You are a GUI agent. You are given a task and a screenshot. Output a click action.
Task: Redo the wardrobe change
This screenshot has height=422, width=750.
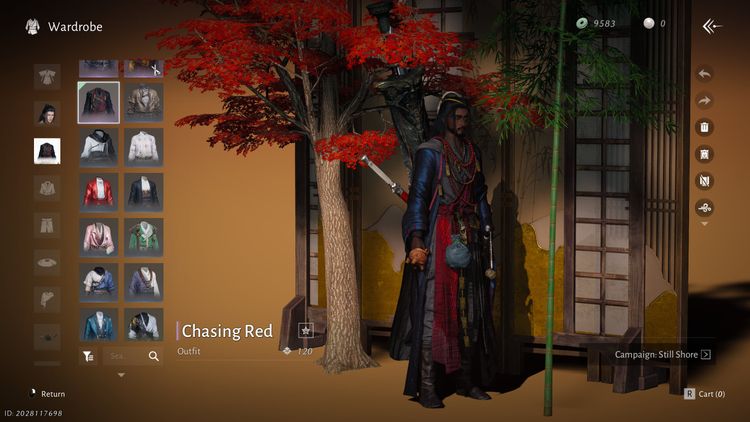(x=704, y=101)
